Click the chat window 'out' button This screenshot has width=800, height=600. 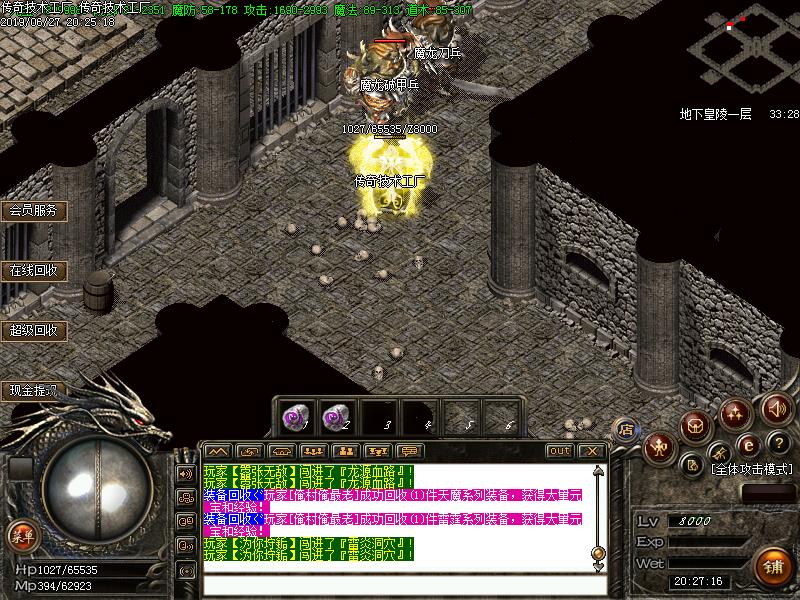[x=559, y=451]
